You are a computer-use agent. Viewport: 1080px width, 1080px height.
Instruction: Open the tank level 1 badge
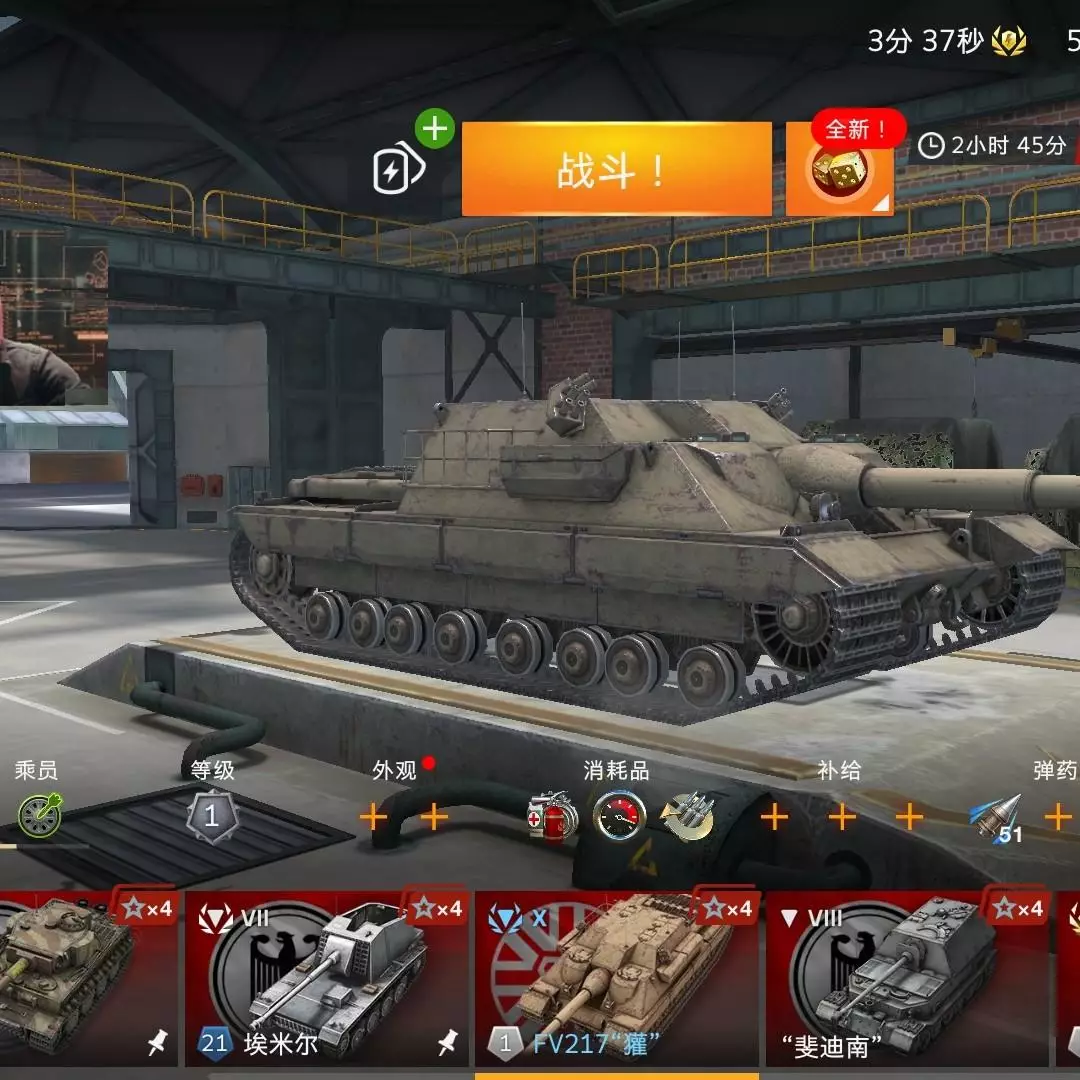(211, 816)
